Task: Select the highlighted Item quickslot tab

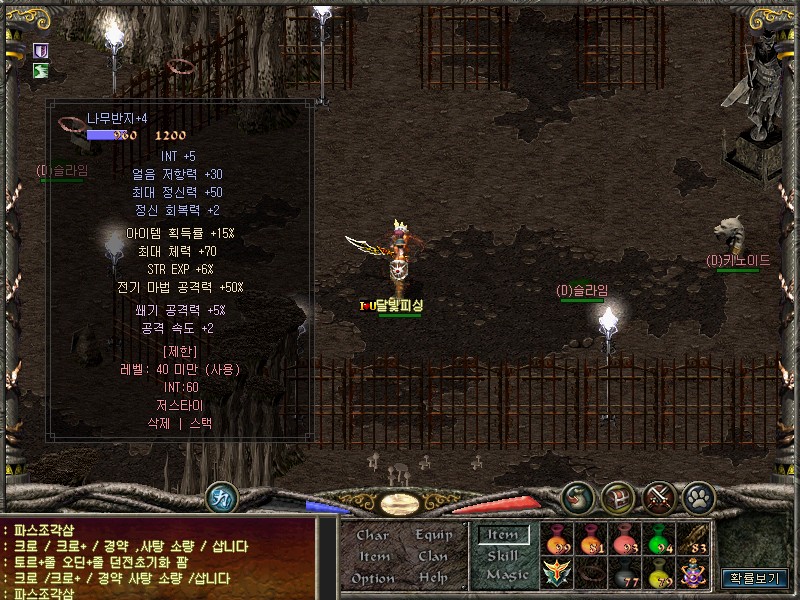Action: pyautogui.click(x=503, y=535)
